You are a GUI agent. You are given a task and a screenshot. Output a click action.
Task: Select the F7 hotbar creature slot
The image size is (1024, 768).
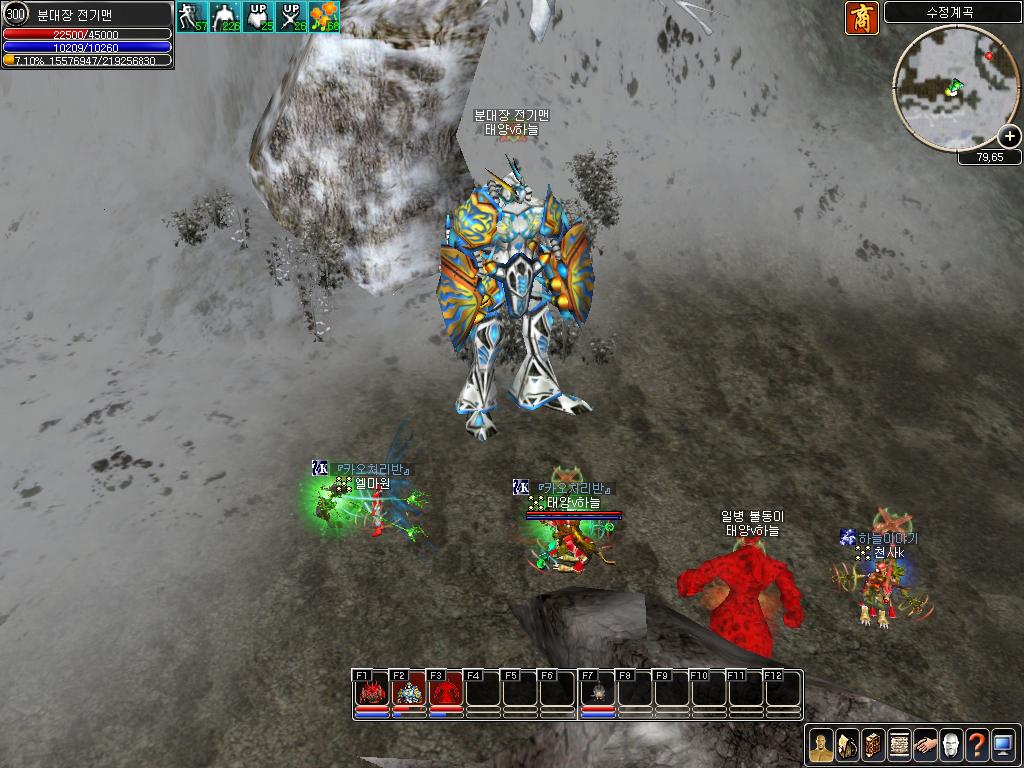[598, 692]
